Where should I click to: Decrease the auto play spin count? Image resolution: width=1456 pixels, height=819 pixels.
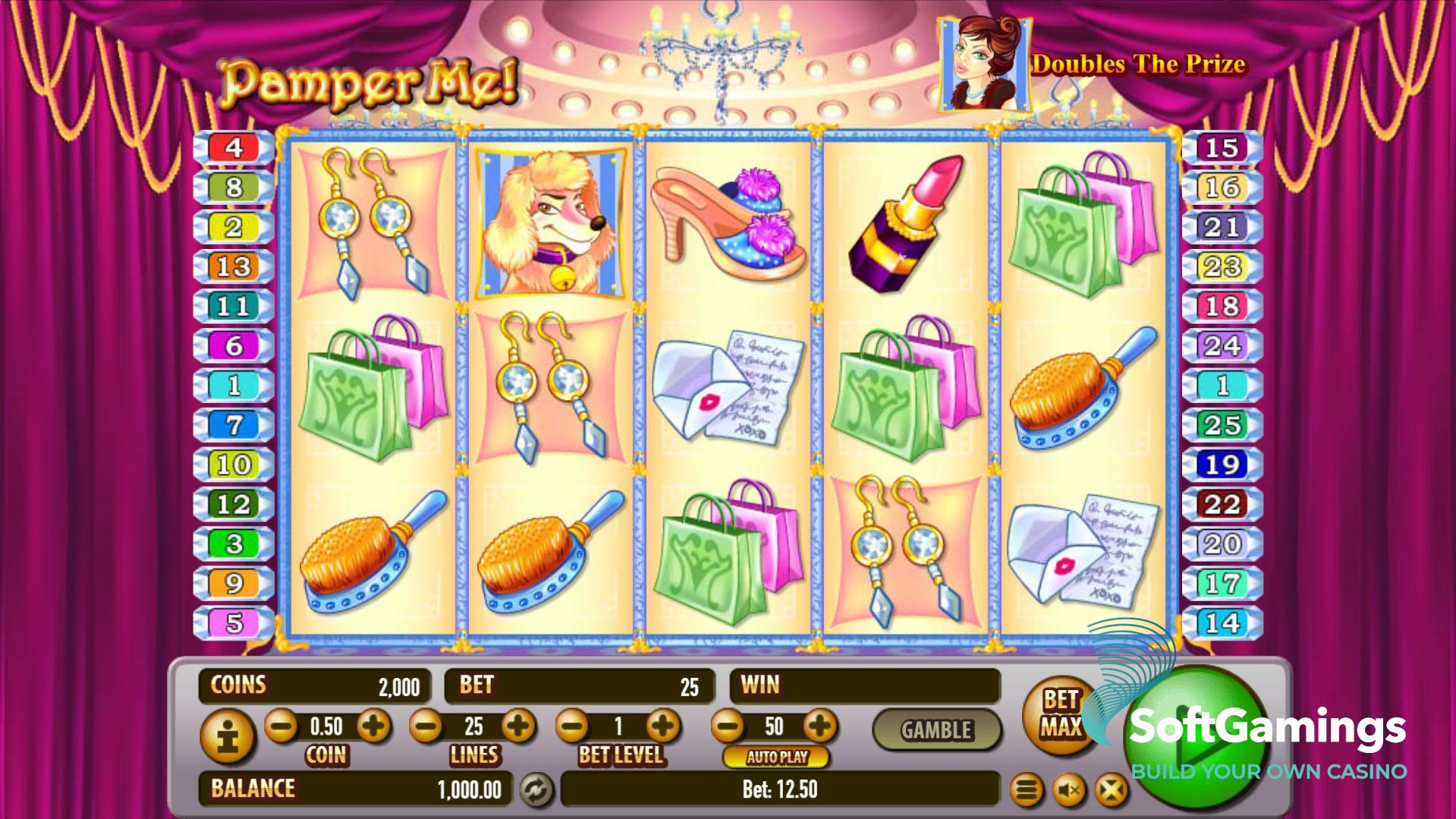pos(728,726)
